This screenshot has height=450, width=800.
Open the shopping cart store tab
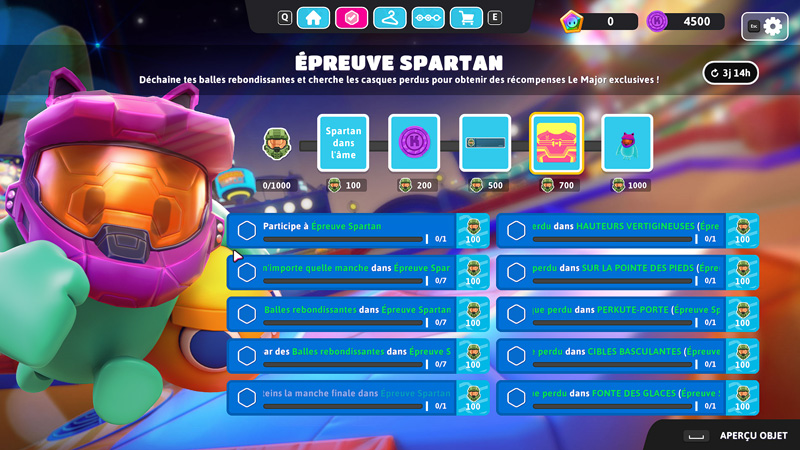pyautogui.click(x=465, y=17)
